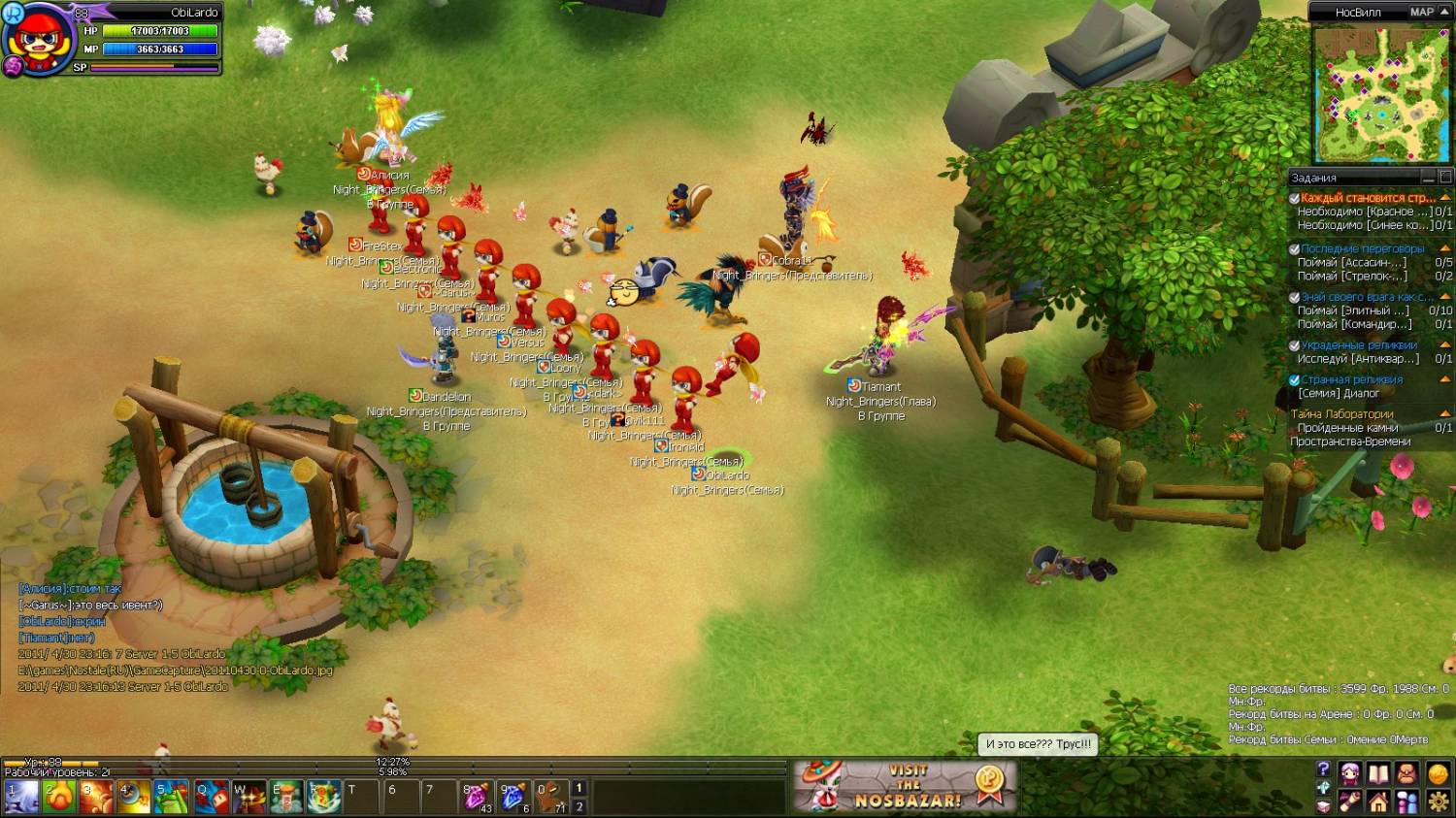
Task: Click the house miniland icon
Action: [x=1378, y=802]
